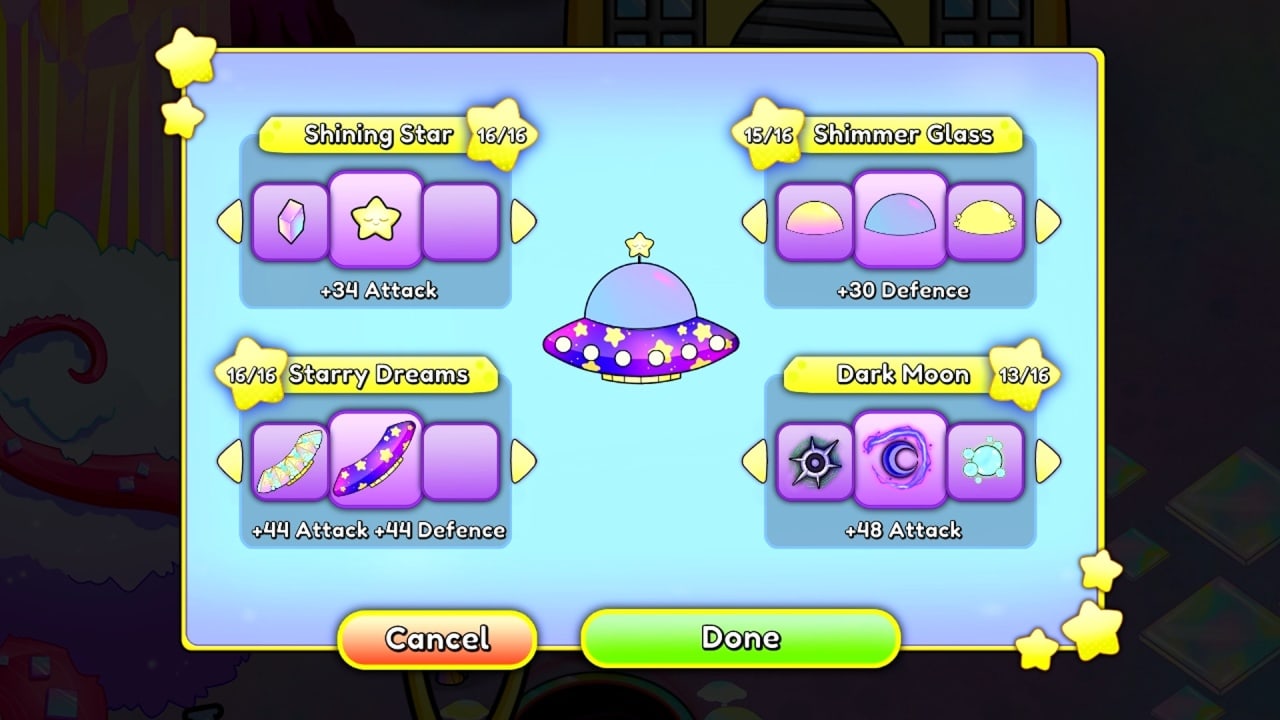
Task: Go to previous Shining Star part
Action: point(230,221)
